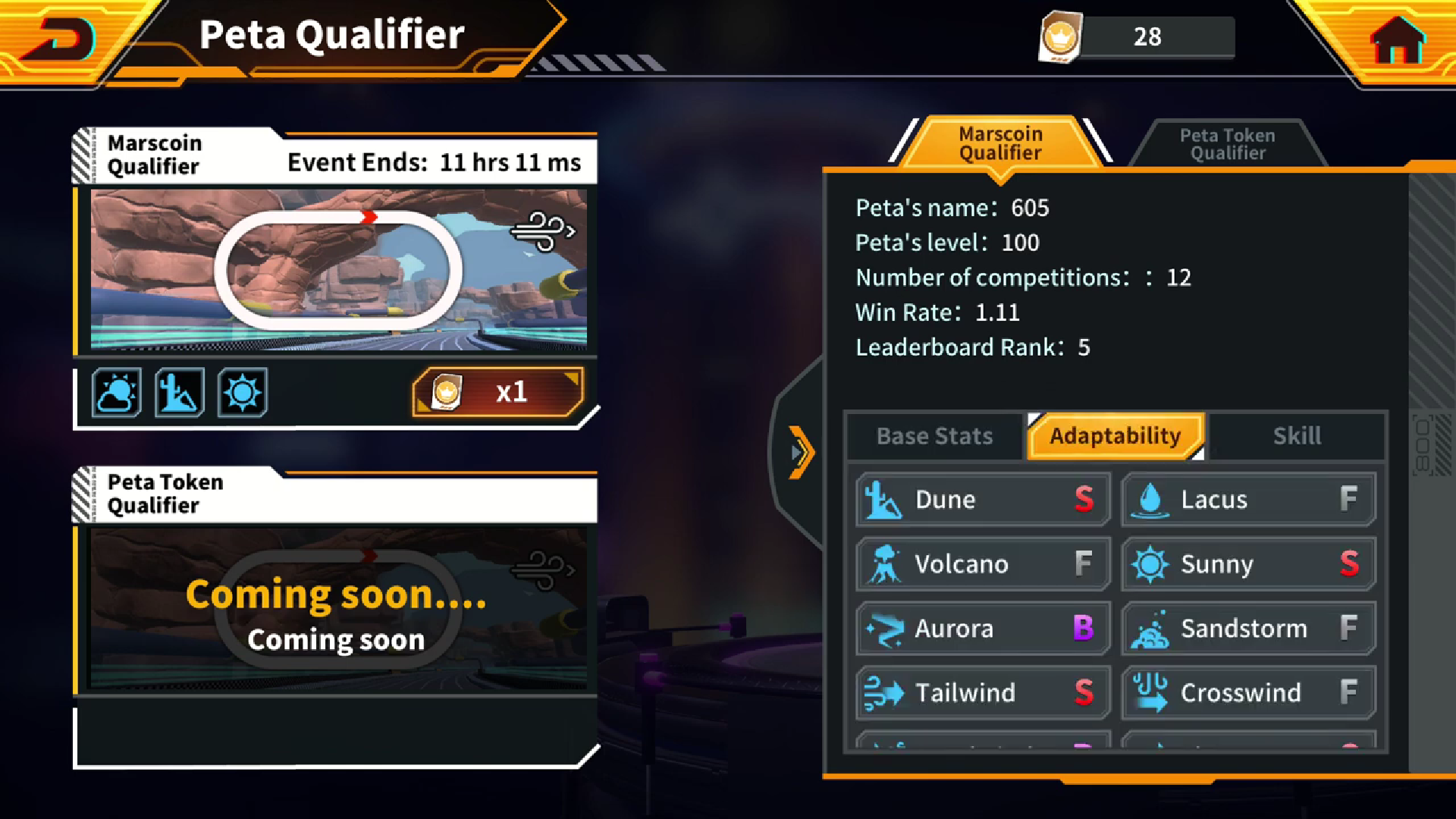This screenshot has height=819, width=1456.
Task: View the Skill tab
Action: (1297, 436)
